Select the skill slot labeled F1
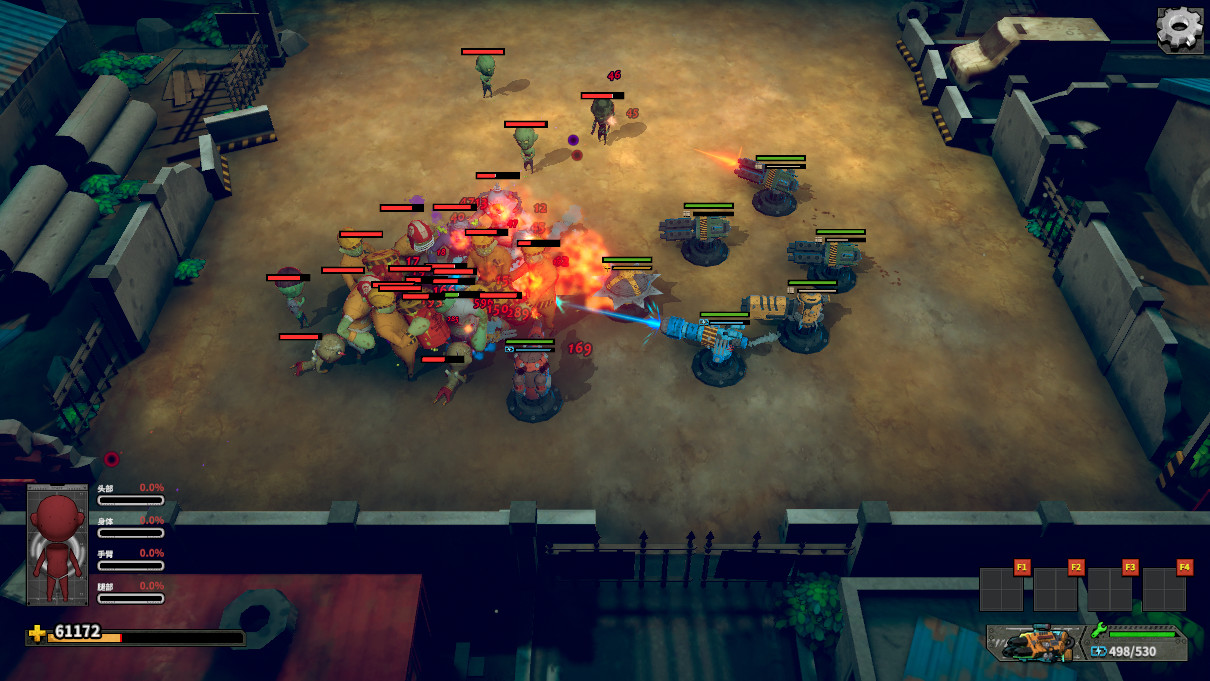 (1001, 589)
